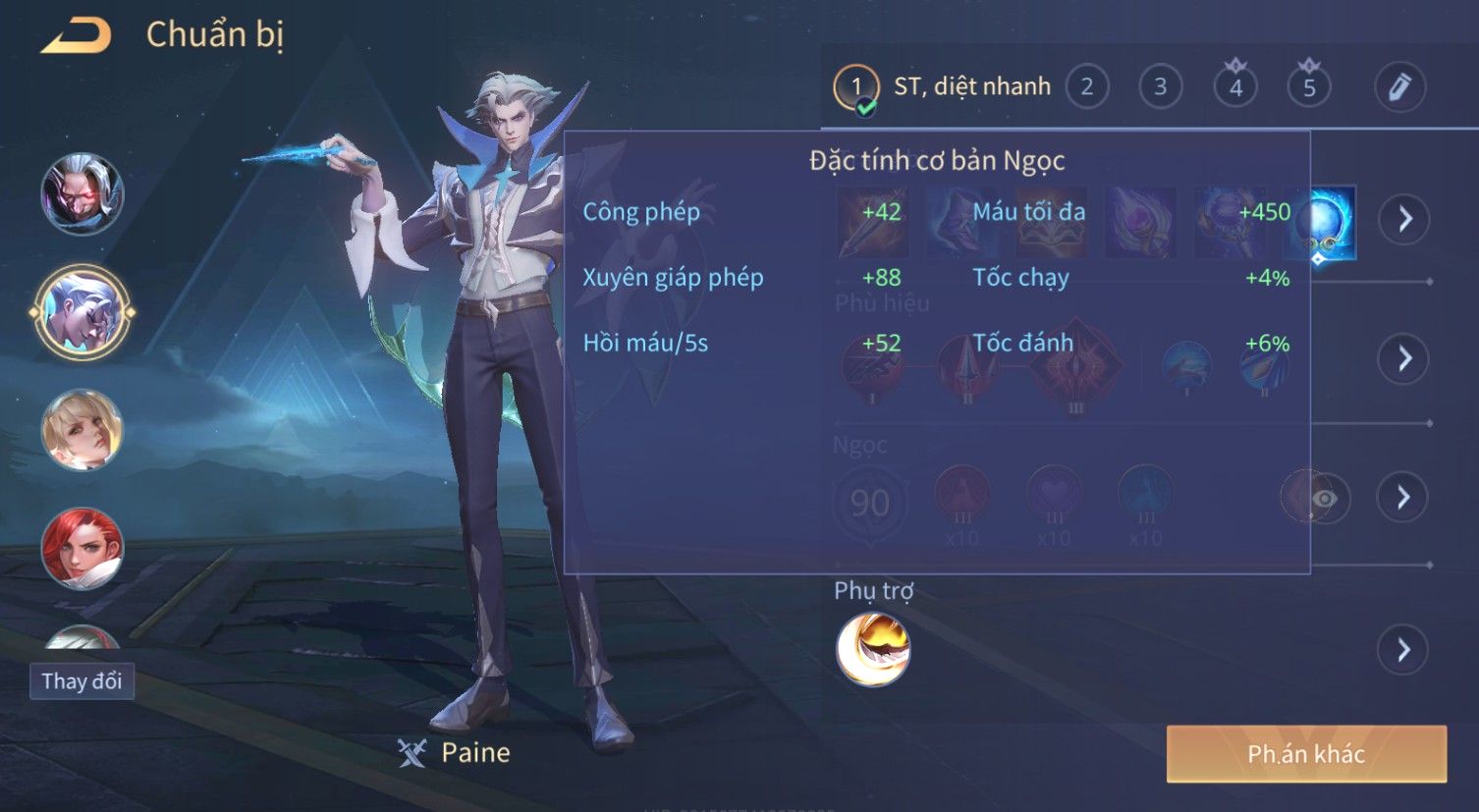Edit the preset with the pencil icon

click(1399, 87)
